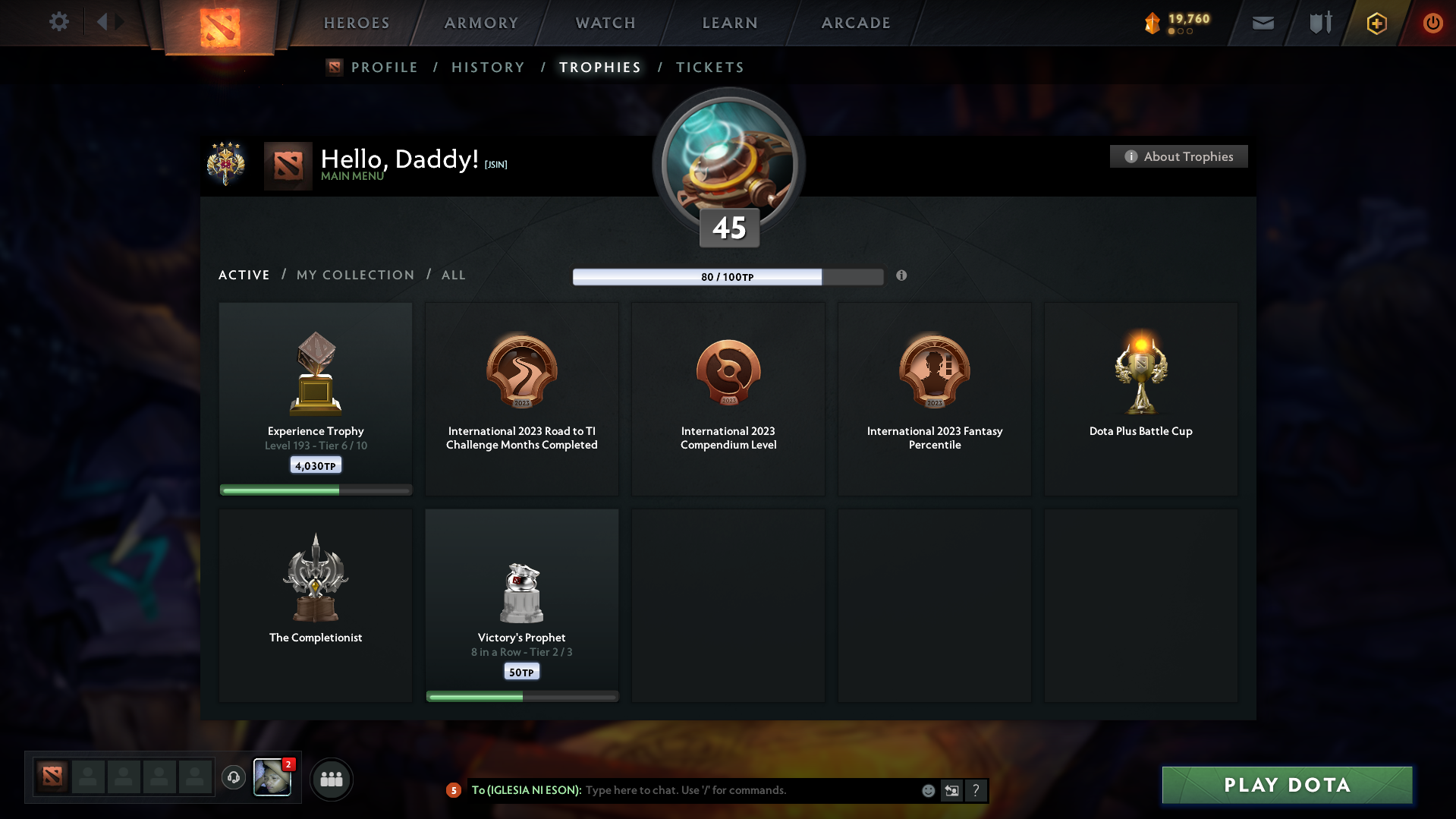This screenshot has width=1456, height=819.
Task: Toggle the voice chat headset icon
Action: tap(233, 778)
